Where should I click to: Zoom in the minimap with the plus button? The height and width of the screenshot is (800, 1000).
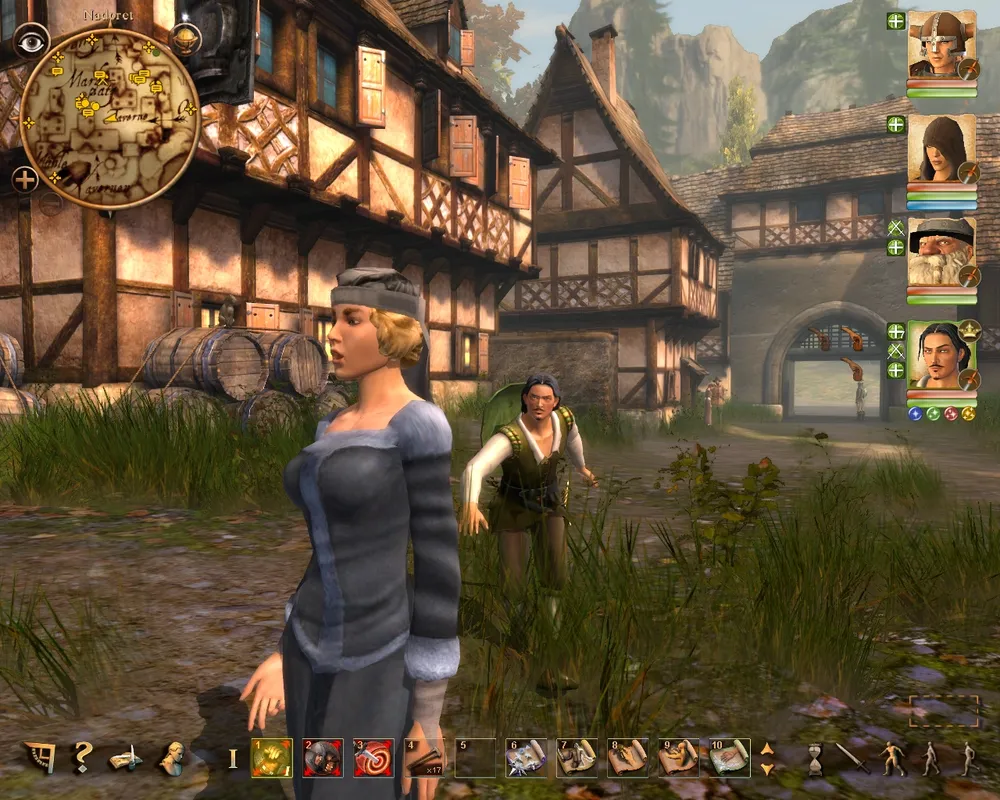pyautogui.click(x=26, y=180)
